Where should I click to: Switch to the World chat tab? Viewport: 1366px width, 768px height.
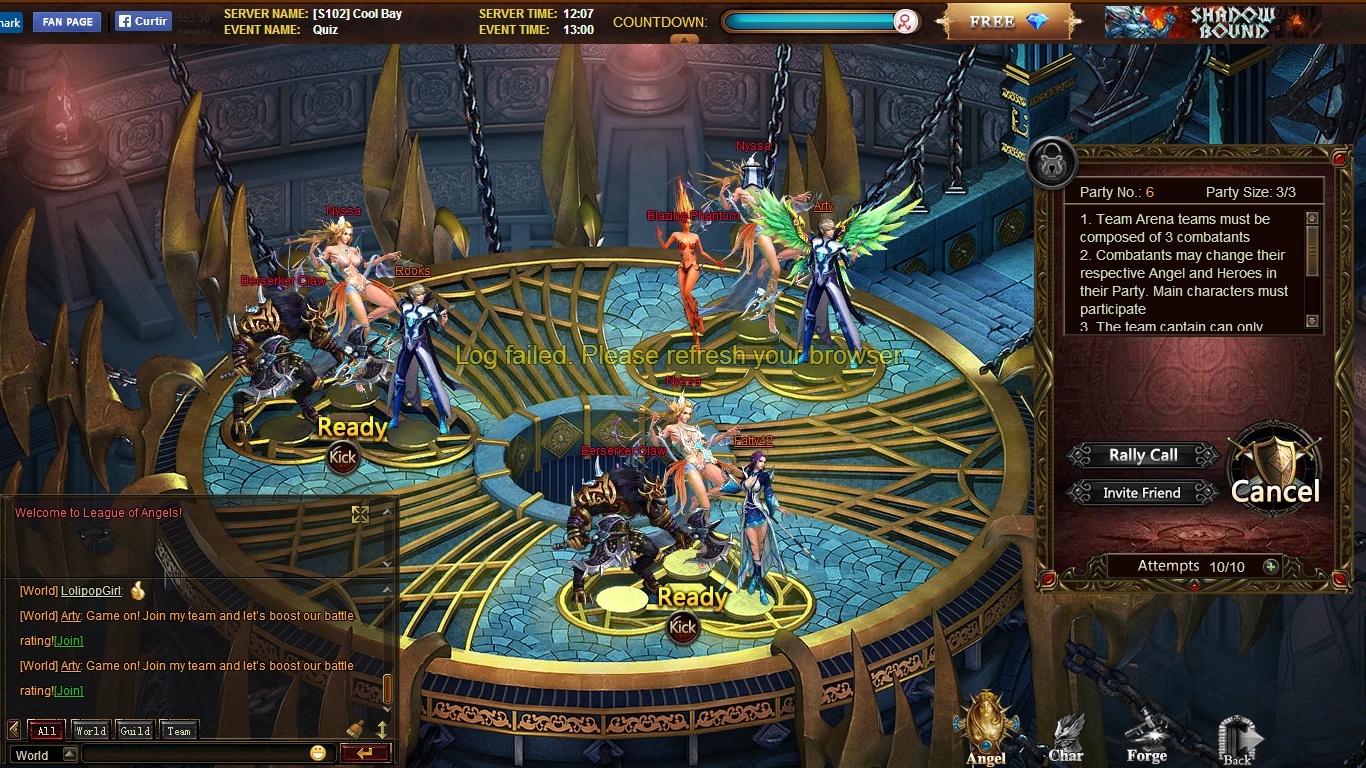(91, 731)
